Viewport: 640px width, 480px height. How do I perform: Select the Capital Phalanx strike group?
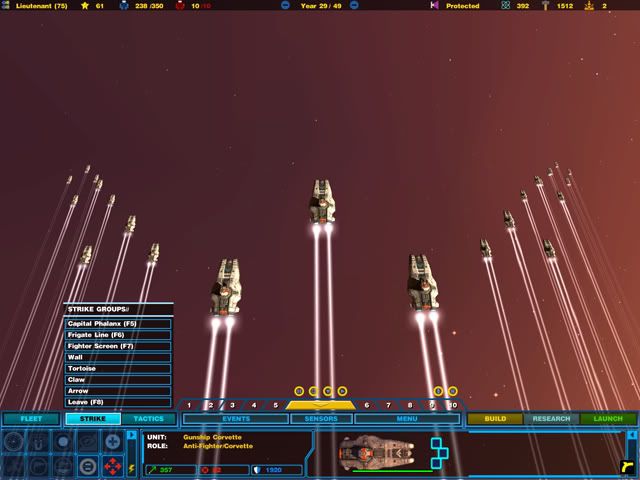tap(118, 324)
